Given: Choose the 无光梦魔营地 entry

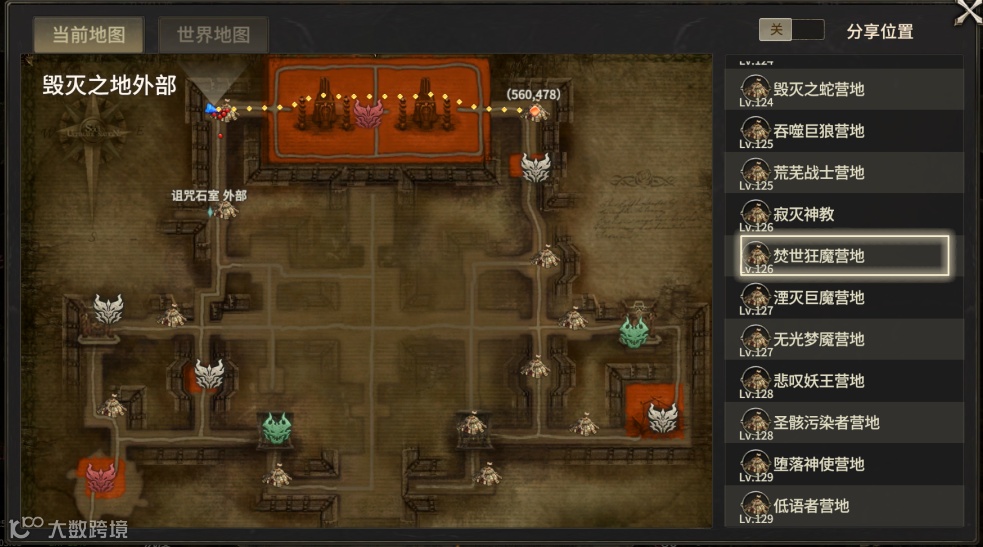Looking at the screenshot, I should click(x=844, y=339).
